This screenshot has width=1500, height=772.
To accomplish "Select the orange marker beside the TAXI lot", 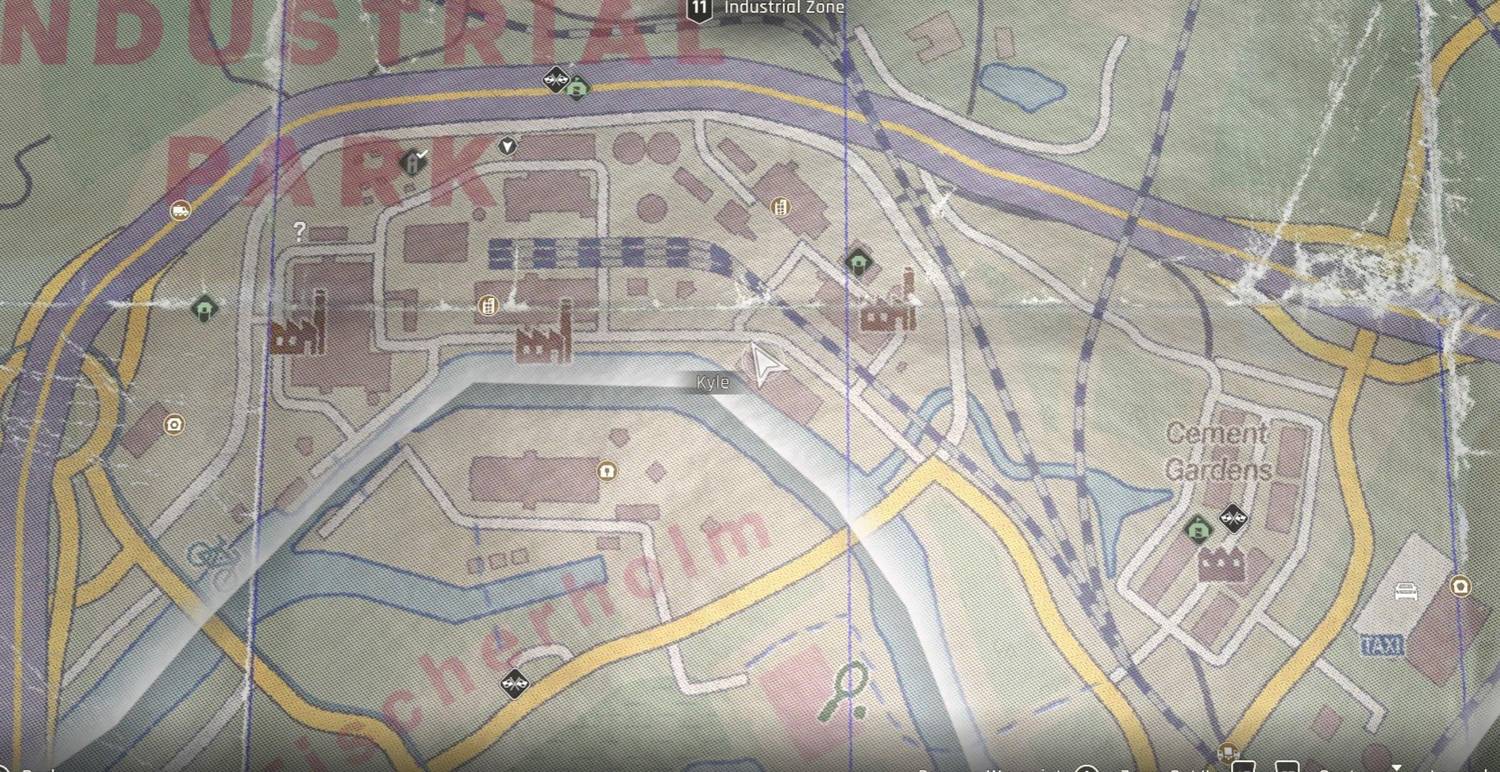I will 1460,585.
